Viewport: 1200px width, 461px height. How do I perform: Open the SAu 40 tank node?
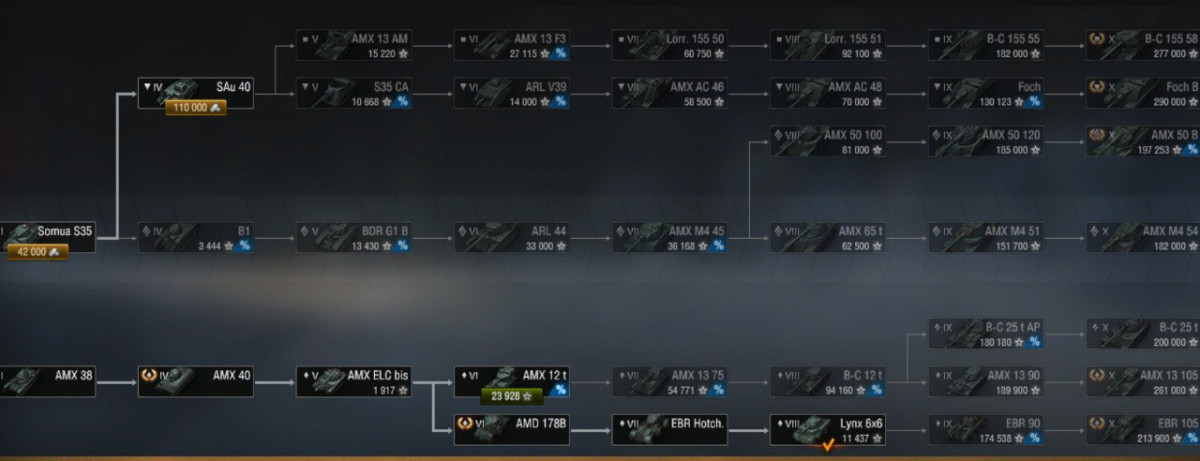(x=195, y=88)
